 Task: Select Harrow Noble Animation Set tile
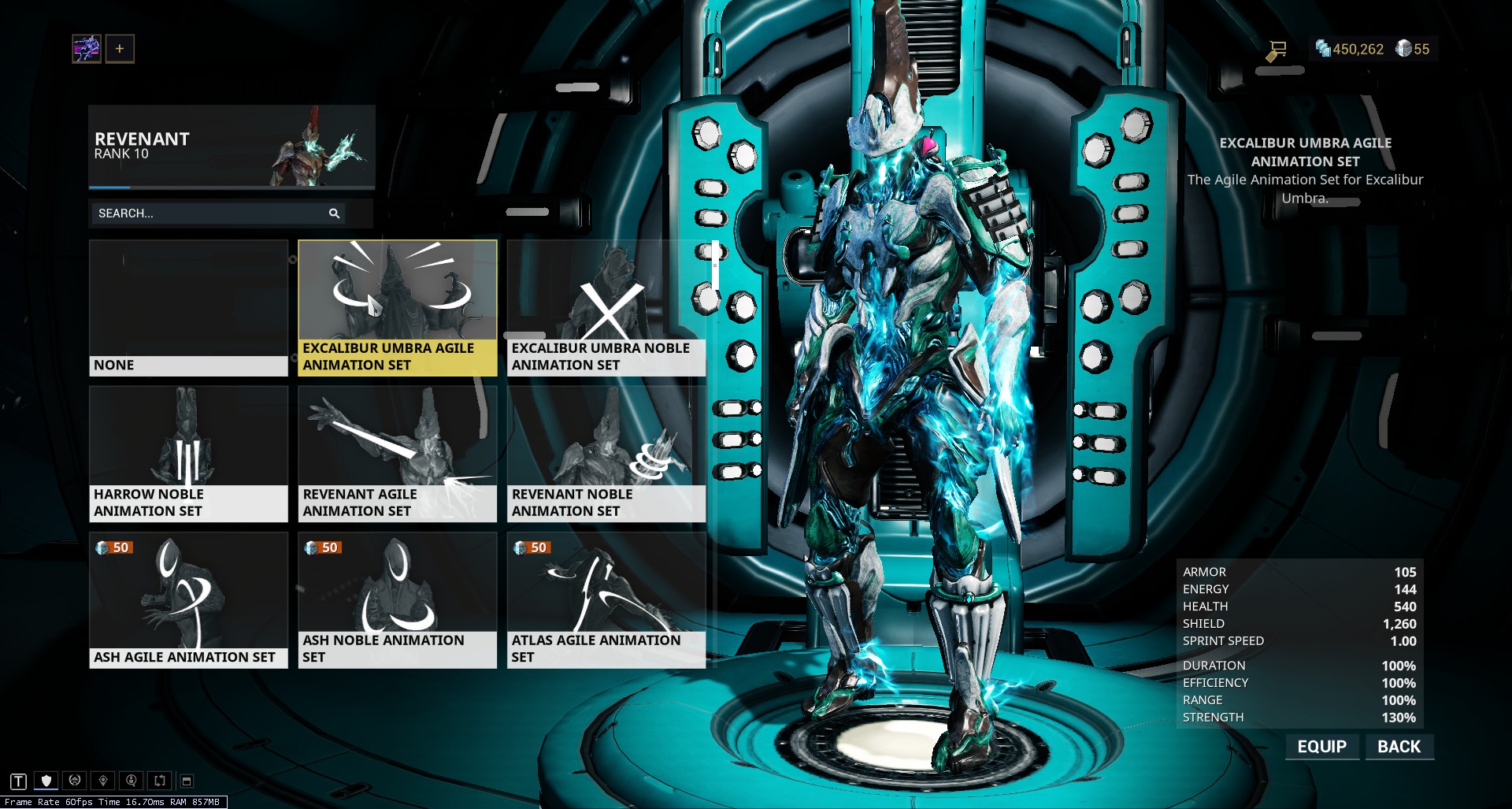coord(188,454)
